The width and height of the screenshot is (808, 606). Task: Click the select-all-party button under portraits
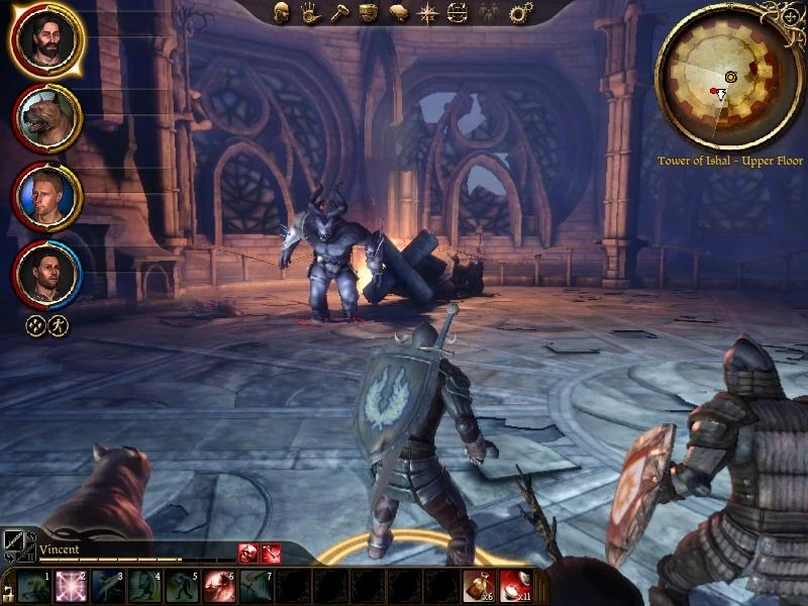[36, 325]
